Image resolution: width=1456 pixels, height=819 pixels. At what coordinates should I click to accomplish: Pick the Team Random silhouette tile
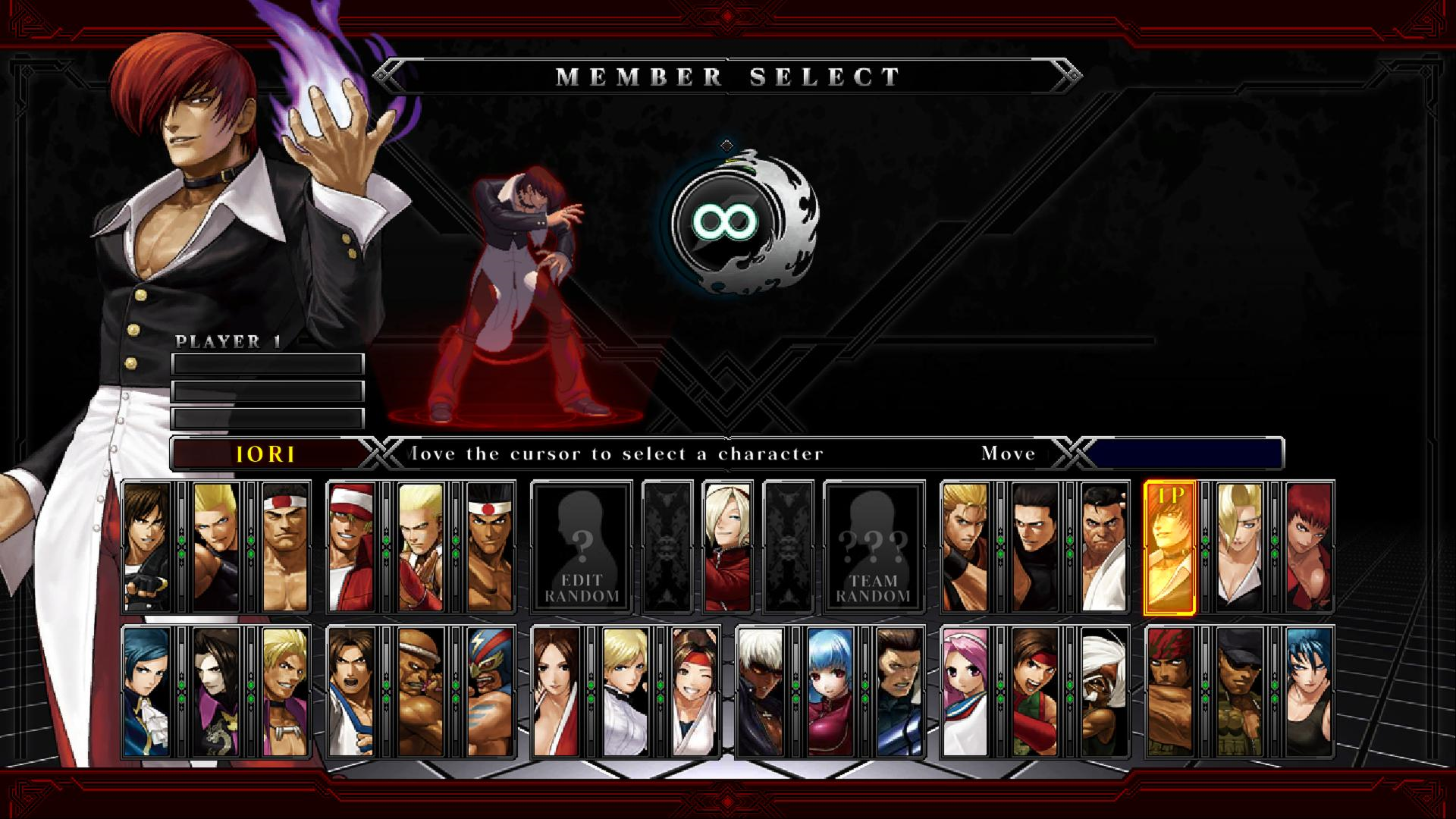click(874, 547)
